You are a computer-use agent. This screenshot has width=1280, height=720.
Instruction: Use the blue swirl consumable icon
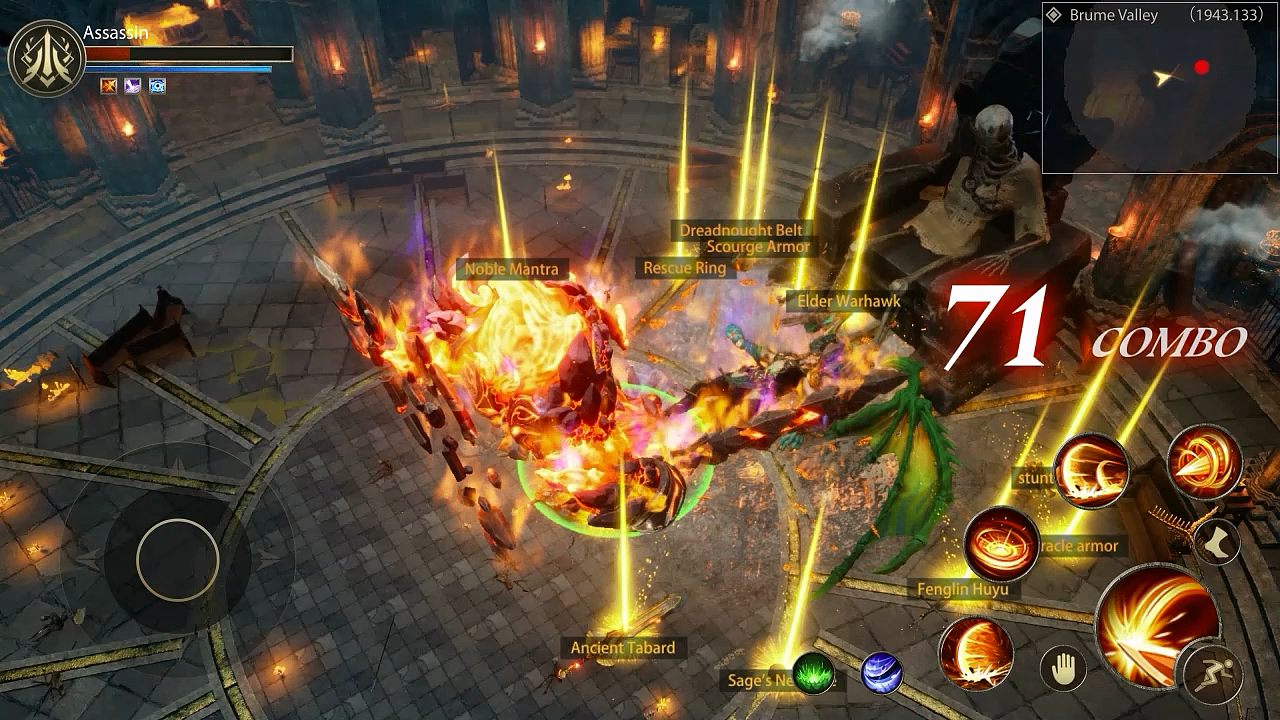[881, 673]
